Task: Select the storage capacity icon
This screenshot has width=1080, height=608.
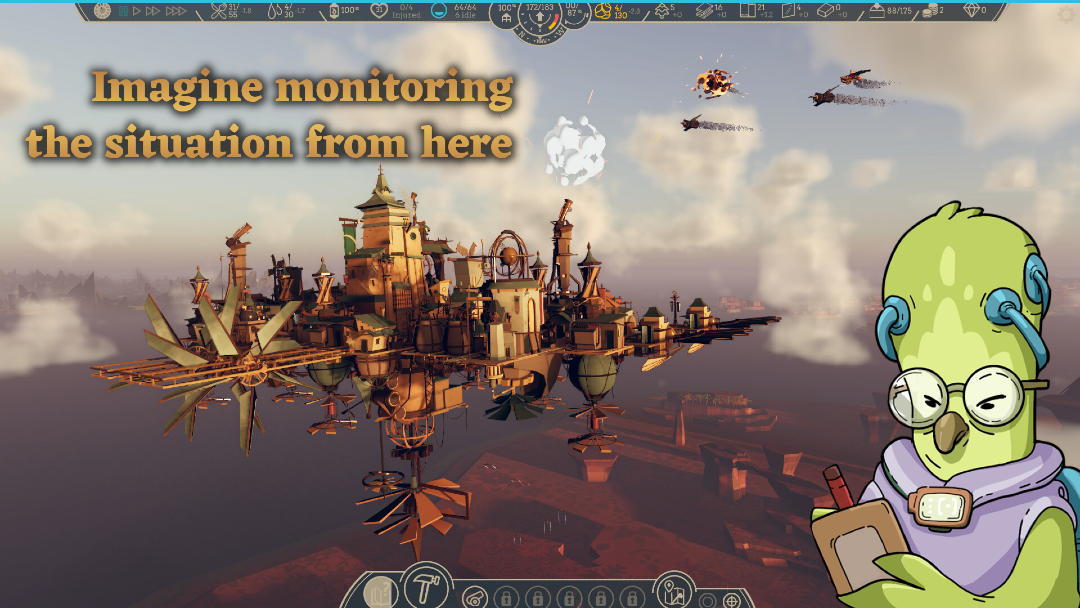Action: point(877,11)
